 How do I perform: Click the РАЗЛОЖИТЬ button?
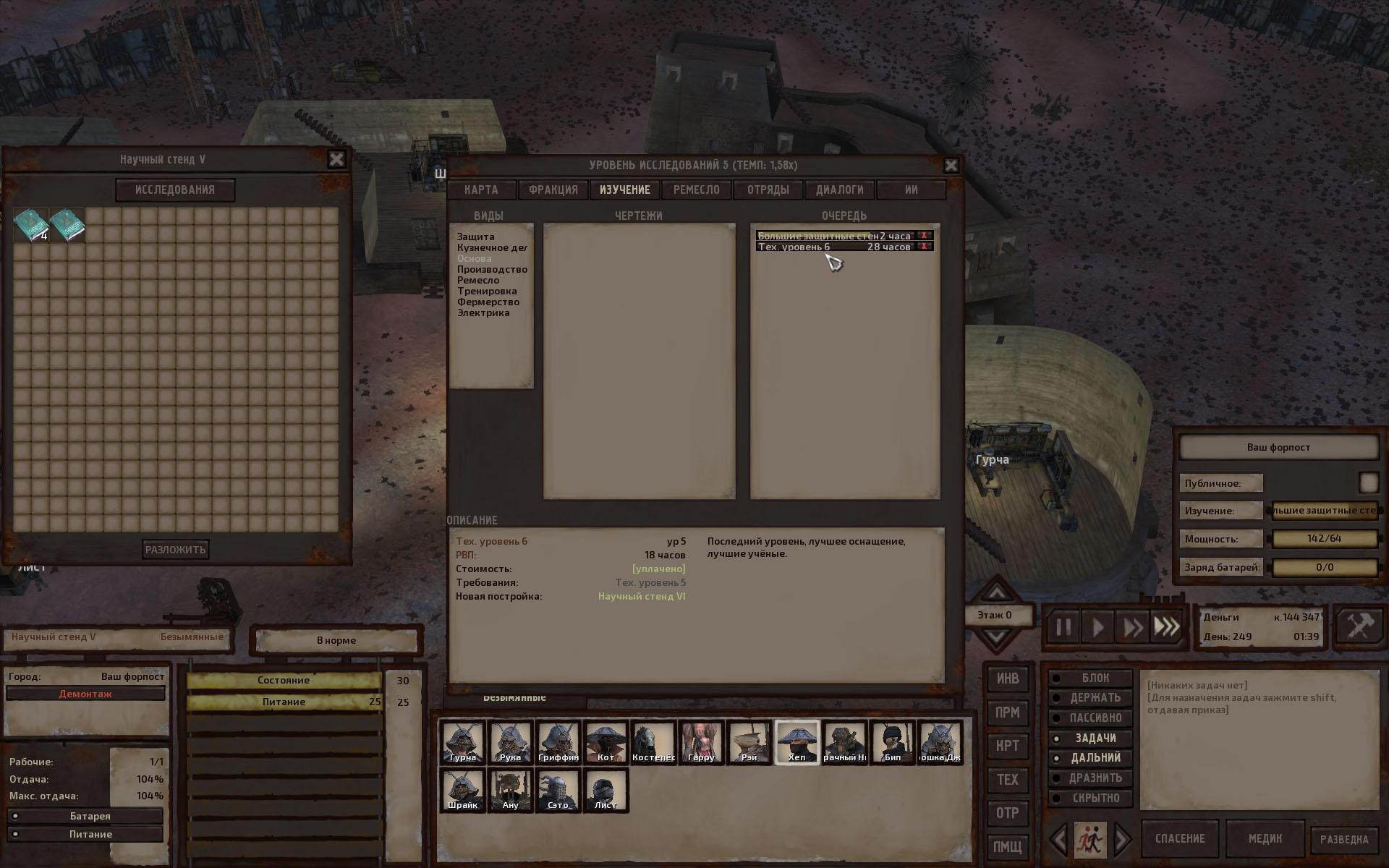click(176, 549)
